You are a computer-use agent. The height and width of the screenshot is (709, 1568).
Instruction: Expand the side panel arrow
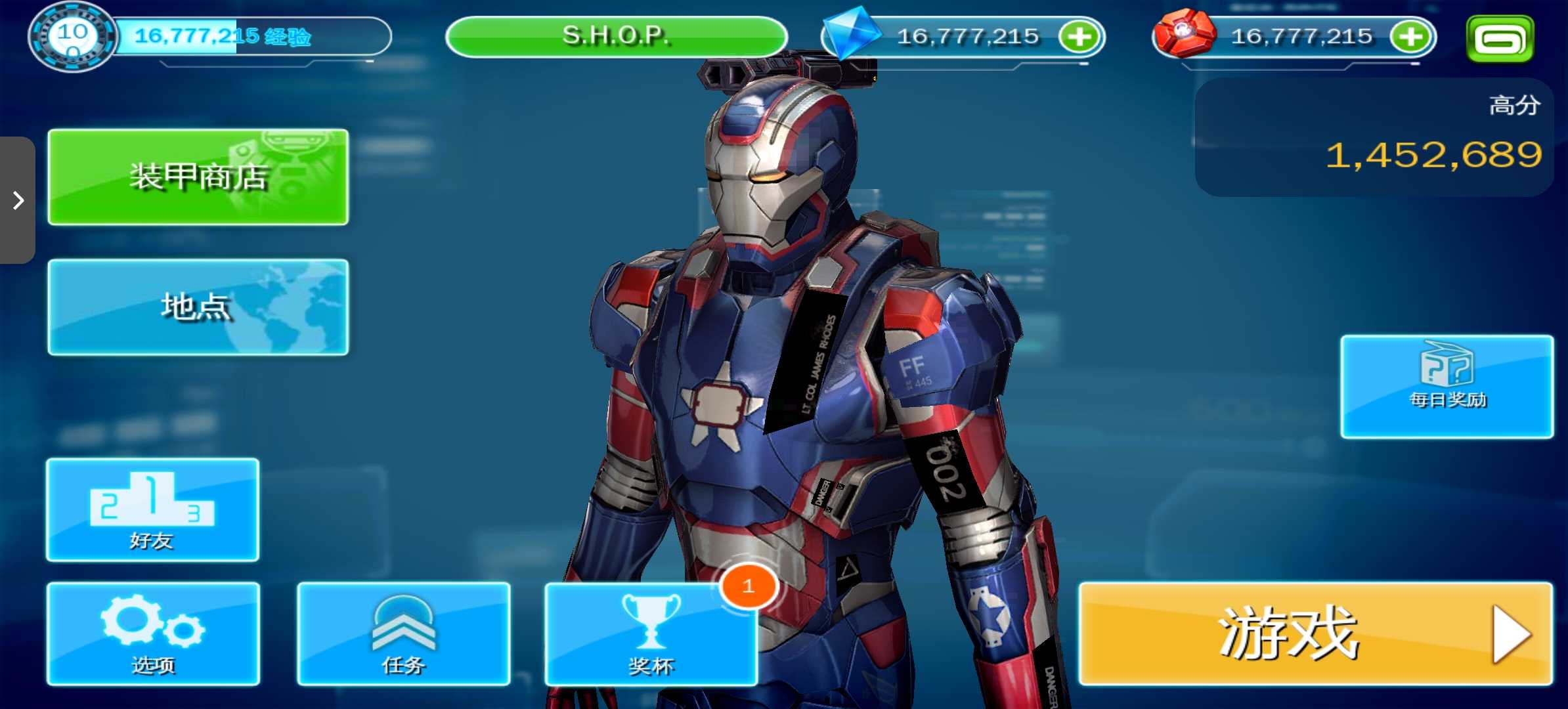pyautogui.click(x=18, y=200)
